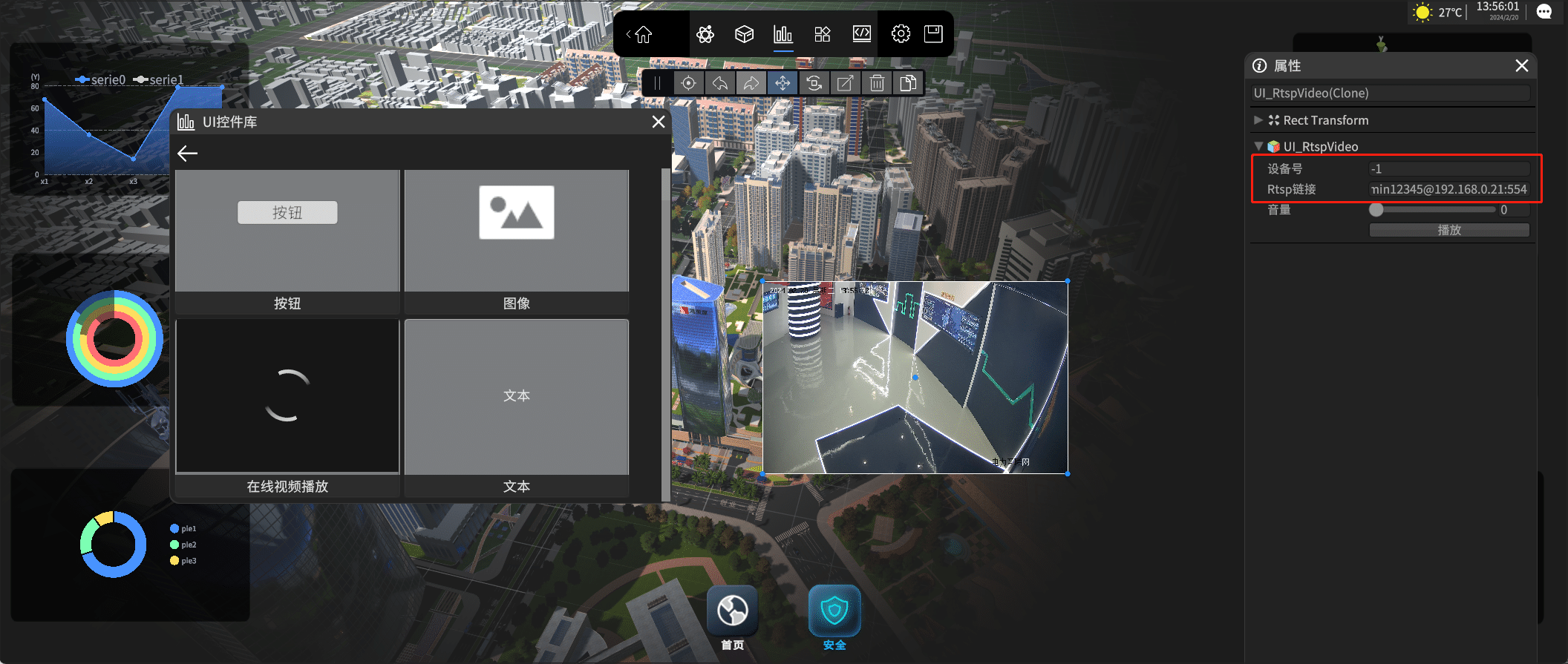Click the 播放 play button

[1448, 230]
